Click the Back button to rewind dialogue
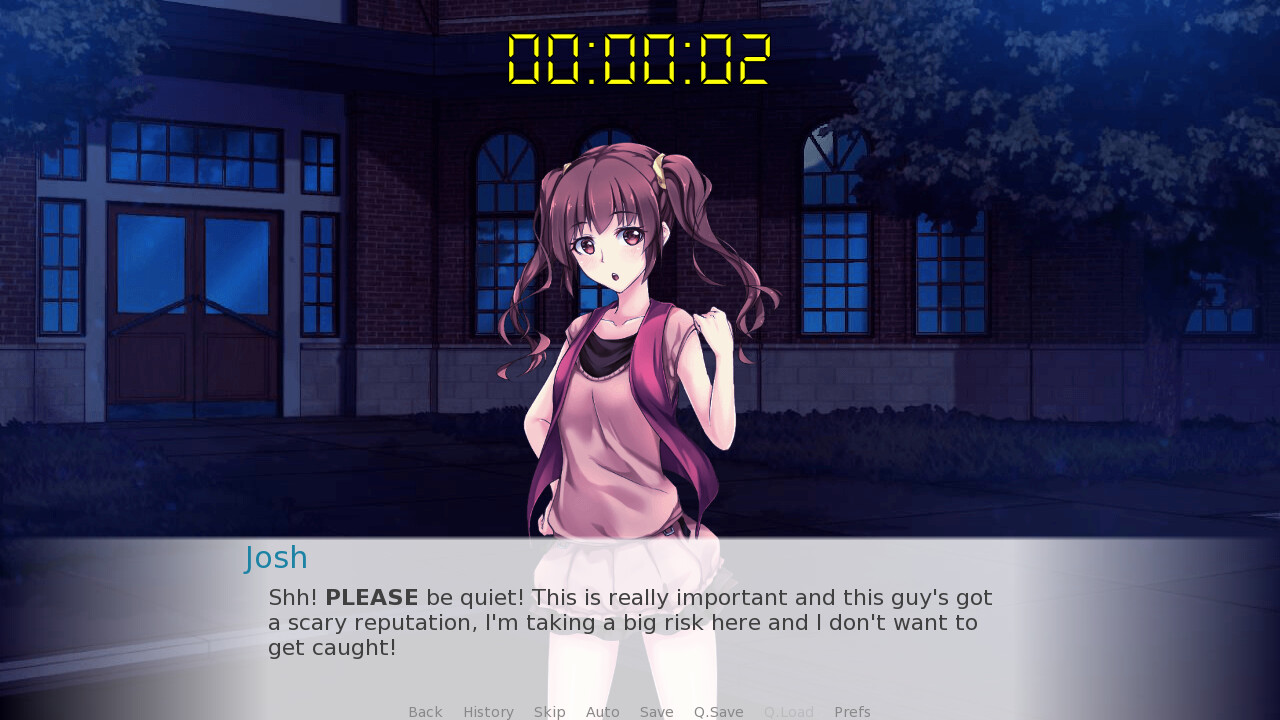The height and width of the screenshot is (720, 1280). 425,711
